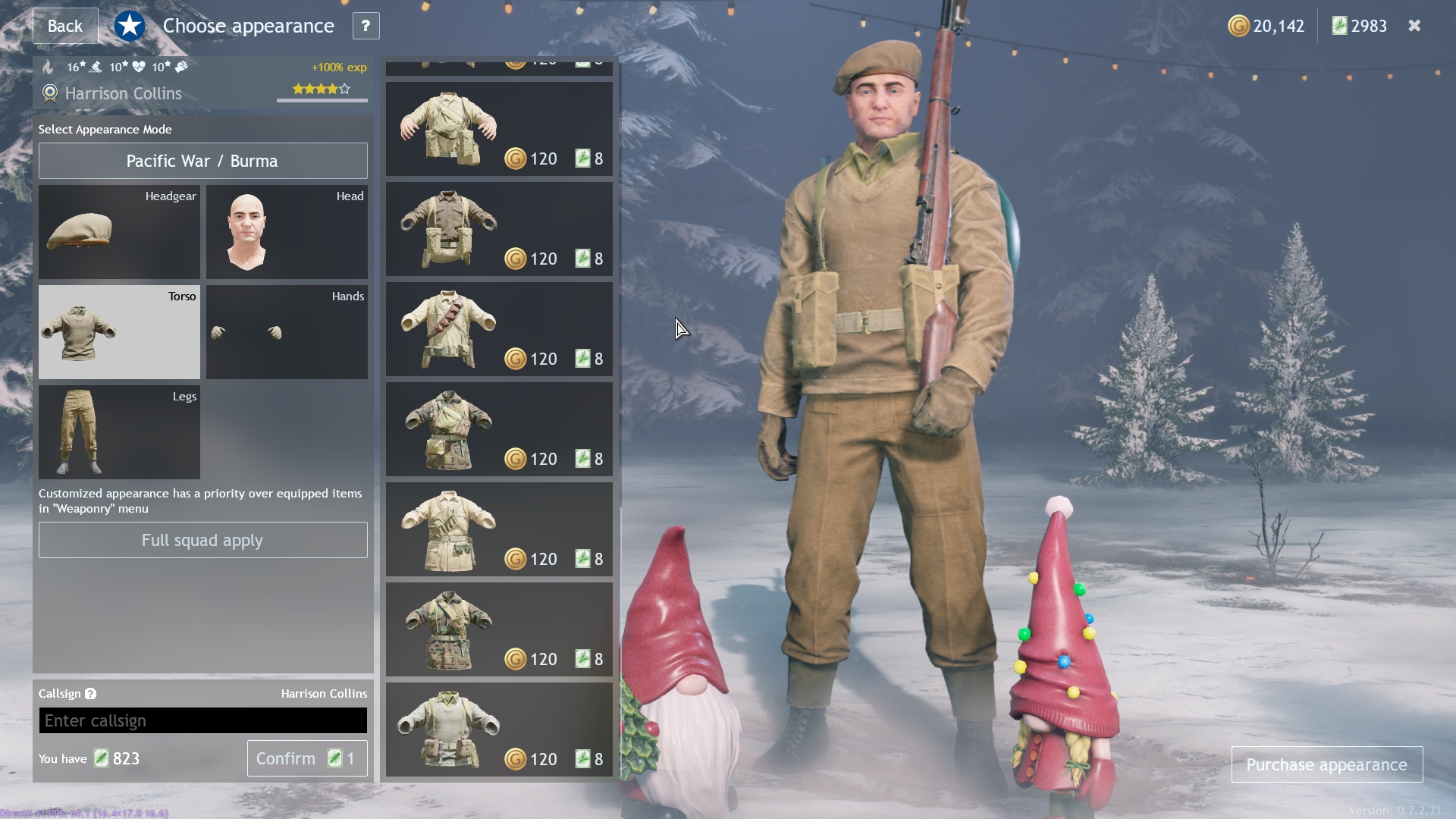Change the Pacific War / Burma appearance mode
This screenshot has width=1456, height=819.
[202, 161]
